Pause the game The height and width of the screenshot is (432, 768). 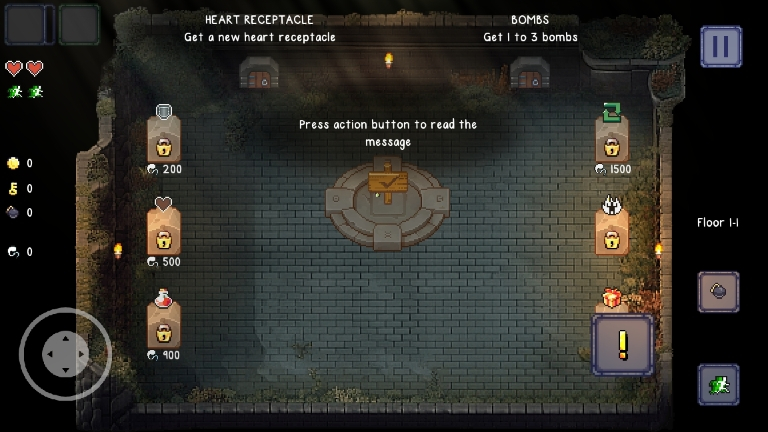[x=720, y=46]
